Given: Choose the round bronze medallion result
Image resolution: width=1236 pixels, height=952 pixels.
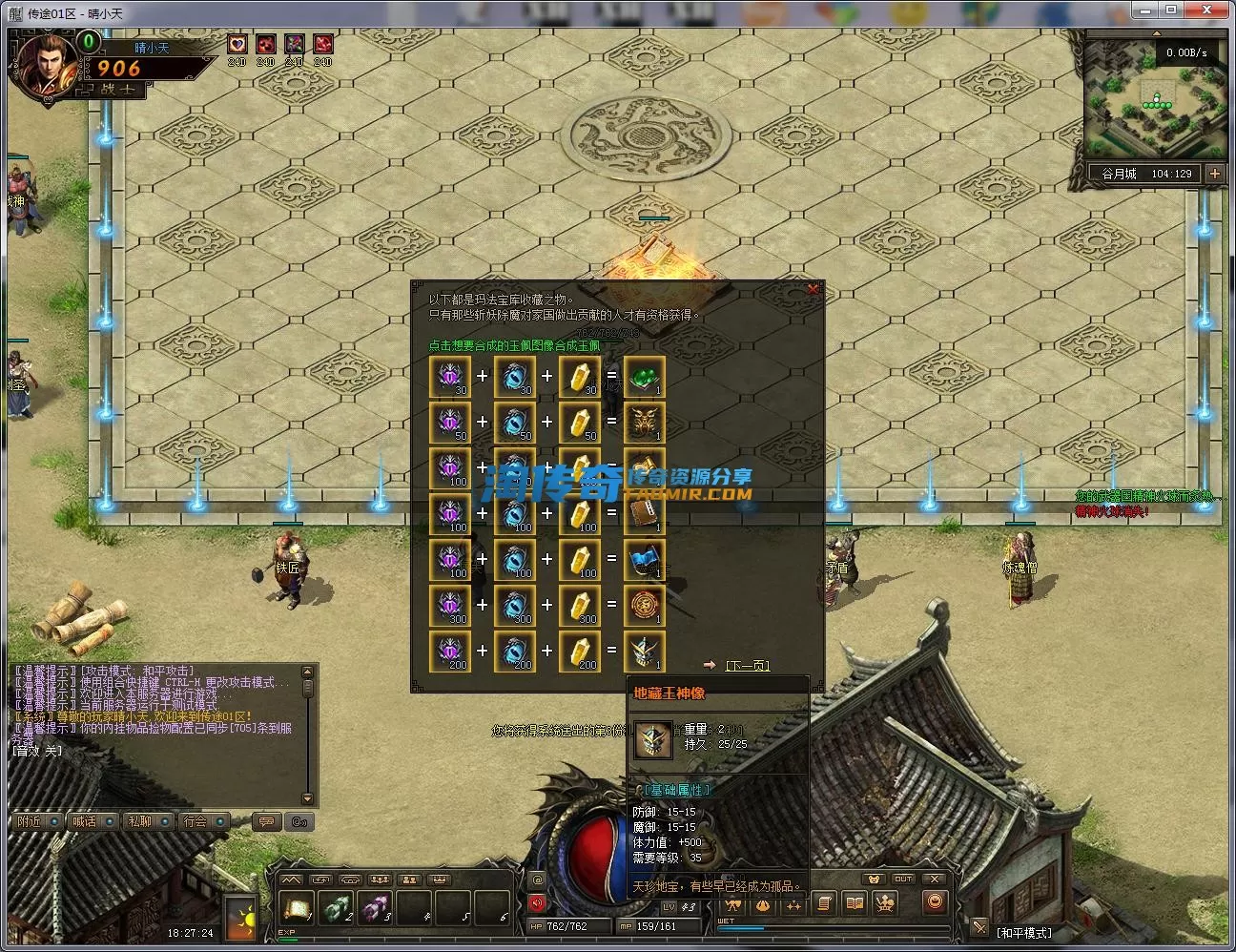Looking at the screenshot, I should pos(644,605).
